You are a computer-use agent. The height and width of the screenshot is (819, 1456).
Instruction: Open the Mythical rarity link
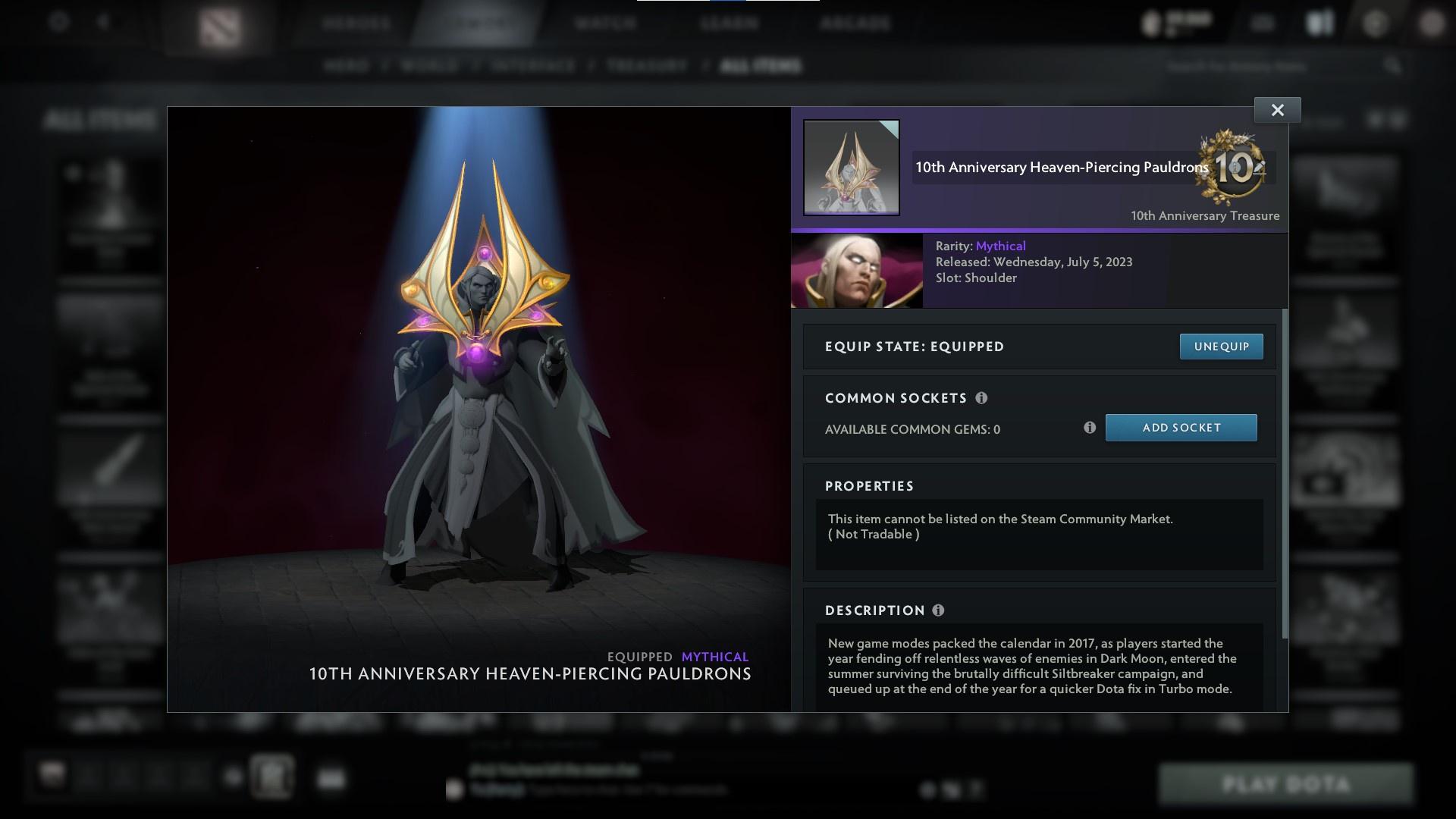[x=1000, y=246]
